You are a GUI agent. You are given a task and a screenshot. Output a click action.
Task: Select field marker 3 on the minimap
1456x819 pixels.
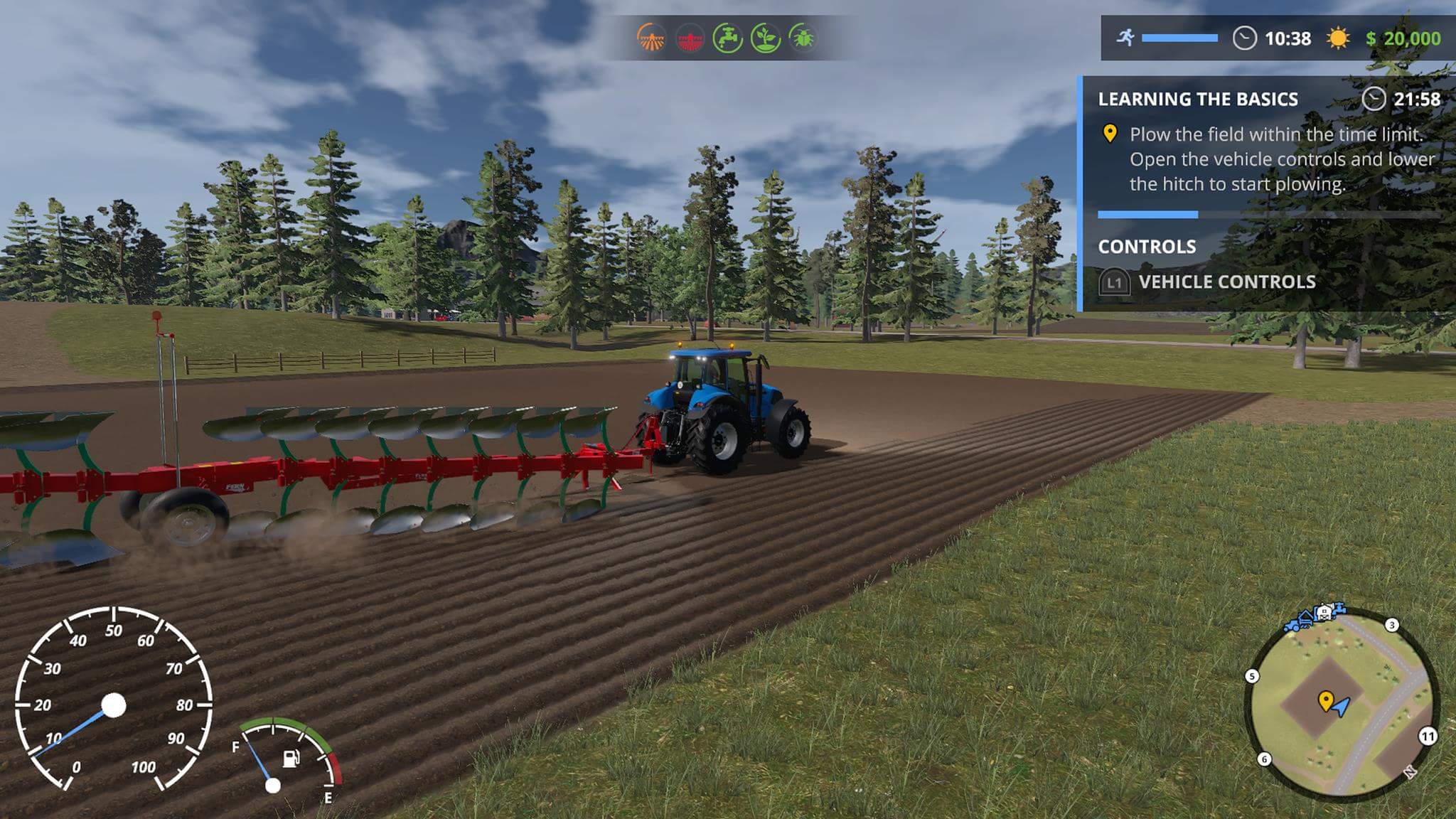click(x=1391, y=625)
